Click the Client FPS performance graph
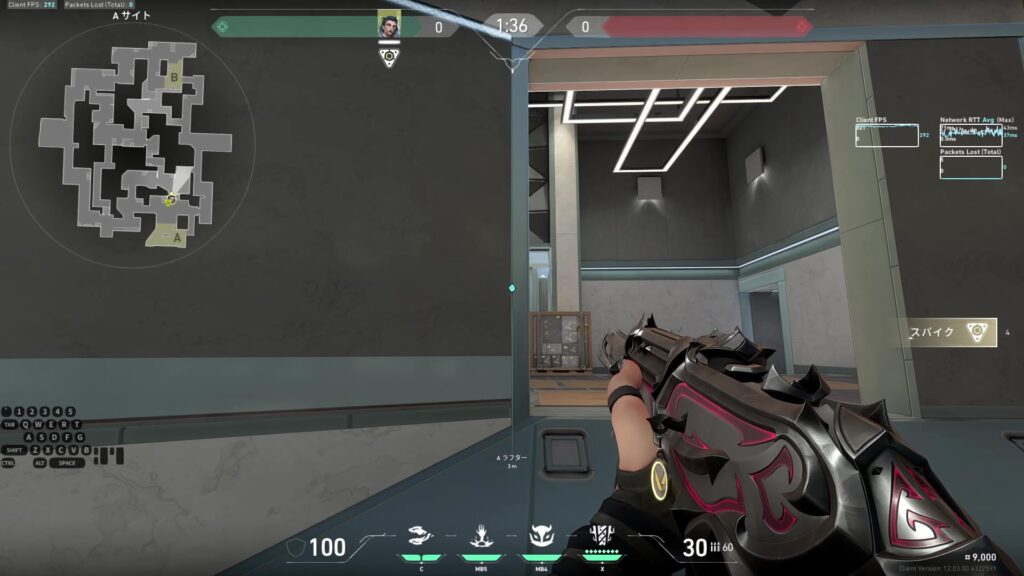 886,135
